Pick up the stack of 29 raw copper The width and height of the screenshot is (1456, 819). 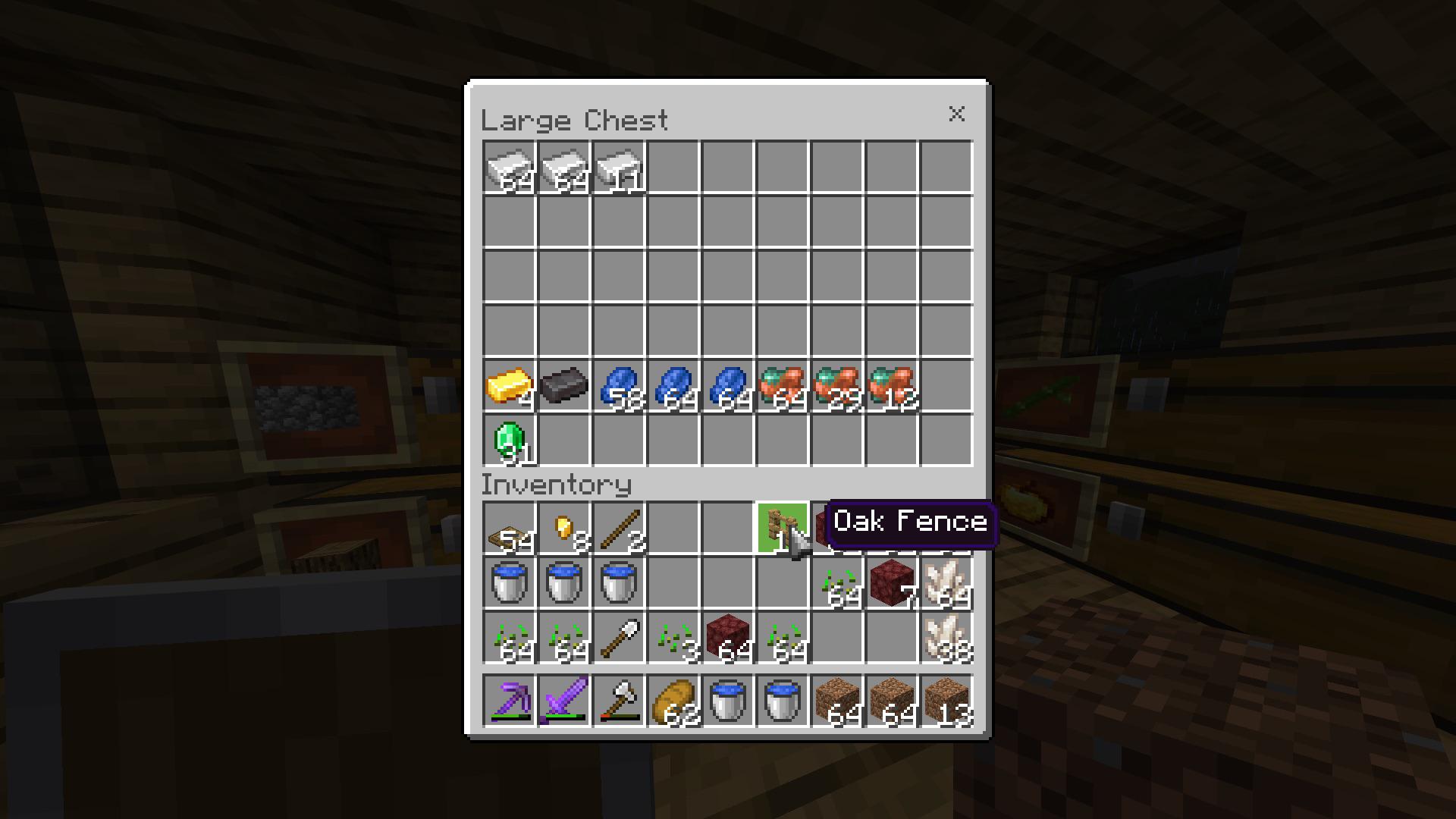pyautogui.click(x=837, y=387)
